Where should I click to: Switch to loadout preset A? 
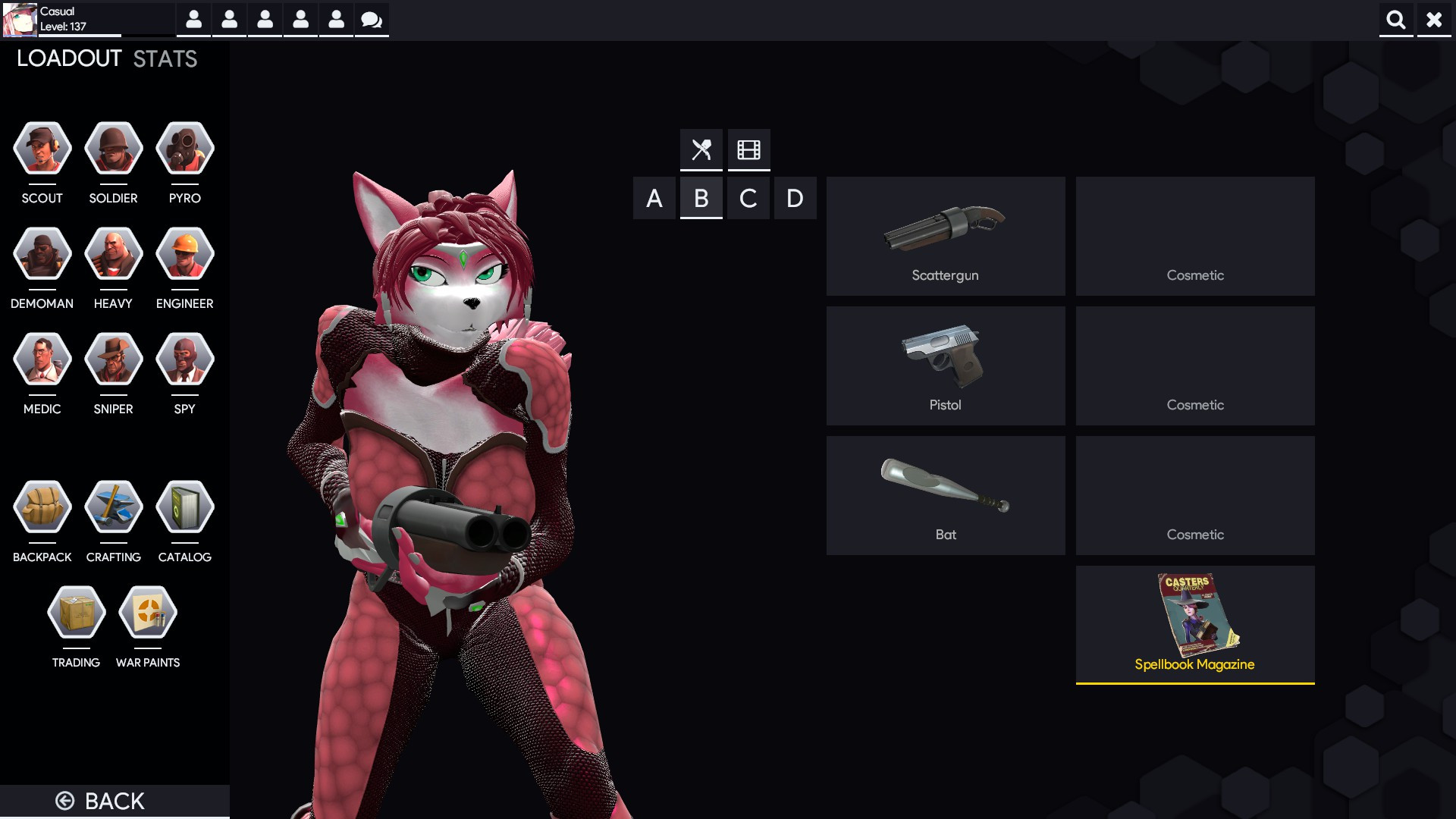click(654, 198)
